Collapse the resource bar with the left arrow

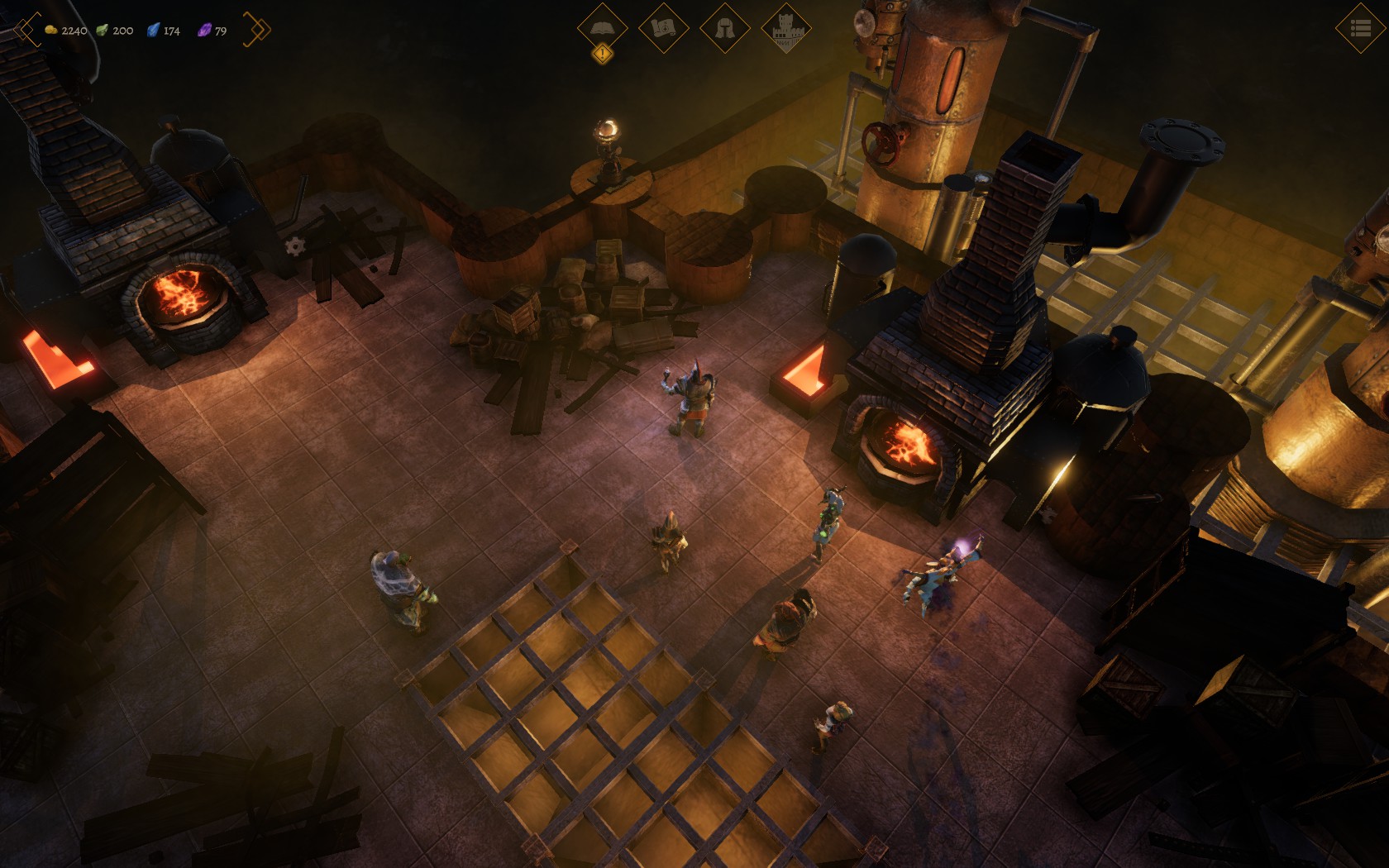pyautogui.click(x=25, y=30)
